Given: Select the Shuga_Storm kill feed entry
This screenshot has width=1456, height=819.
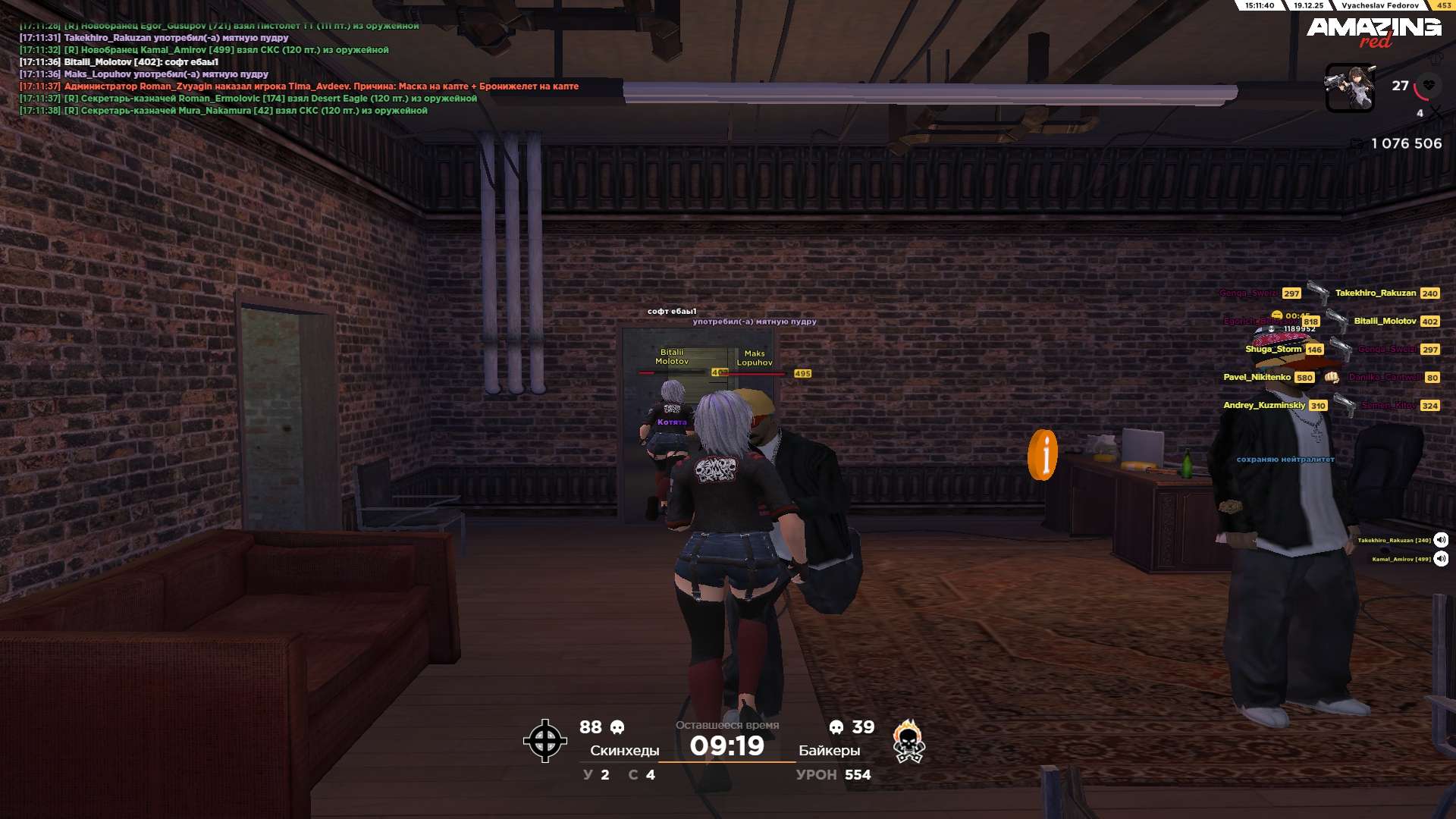Looking at the screenshot, I should [x=1283, y=350].
